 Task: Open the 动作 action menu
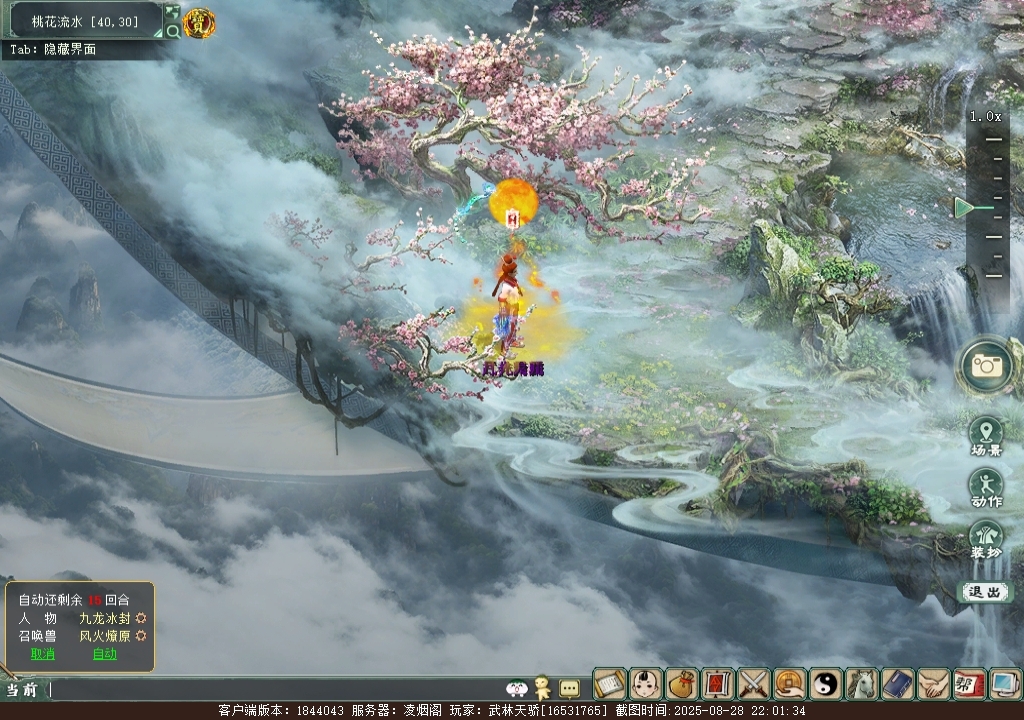coord(986,488)
